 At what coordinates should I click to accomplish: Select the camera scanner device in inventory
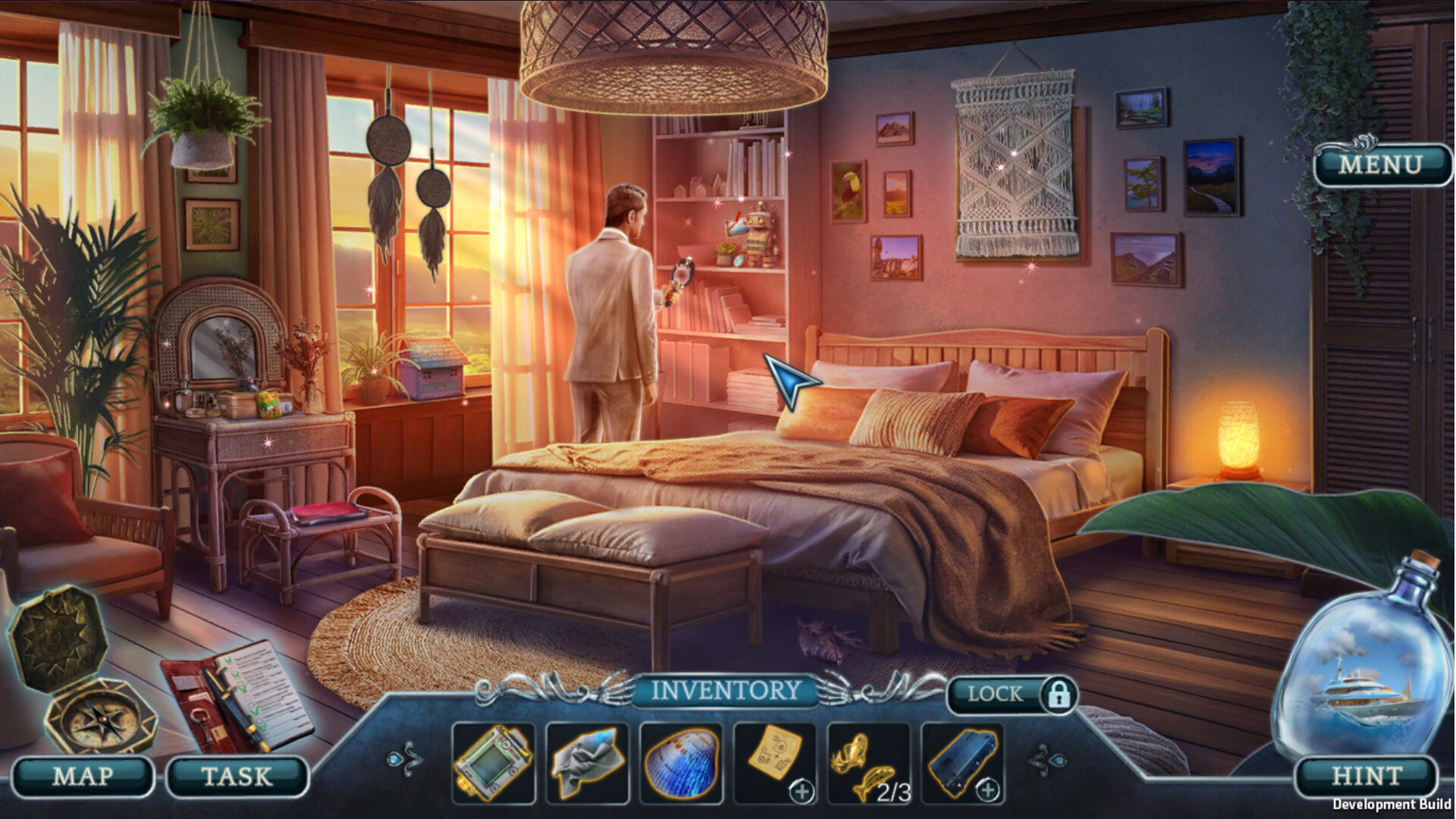[494, 764]
